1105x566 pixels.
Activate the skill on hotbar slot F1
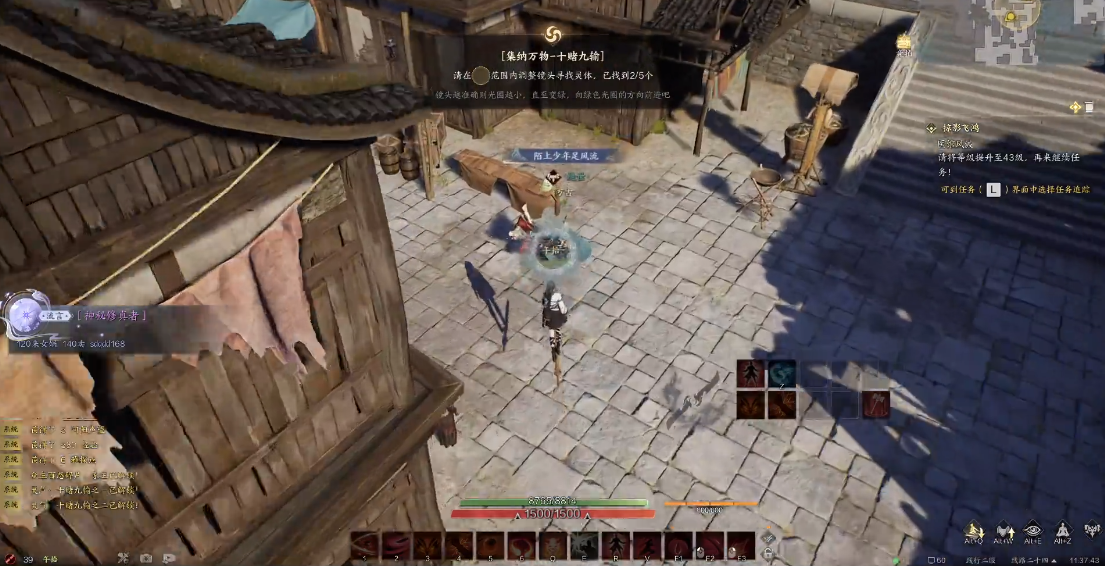click(677, 546)
